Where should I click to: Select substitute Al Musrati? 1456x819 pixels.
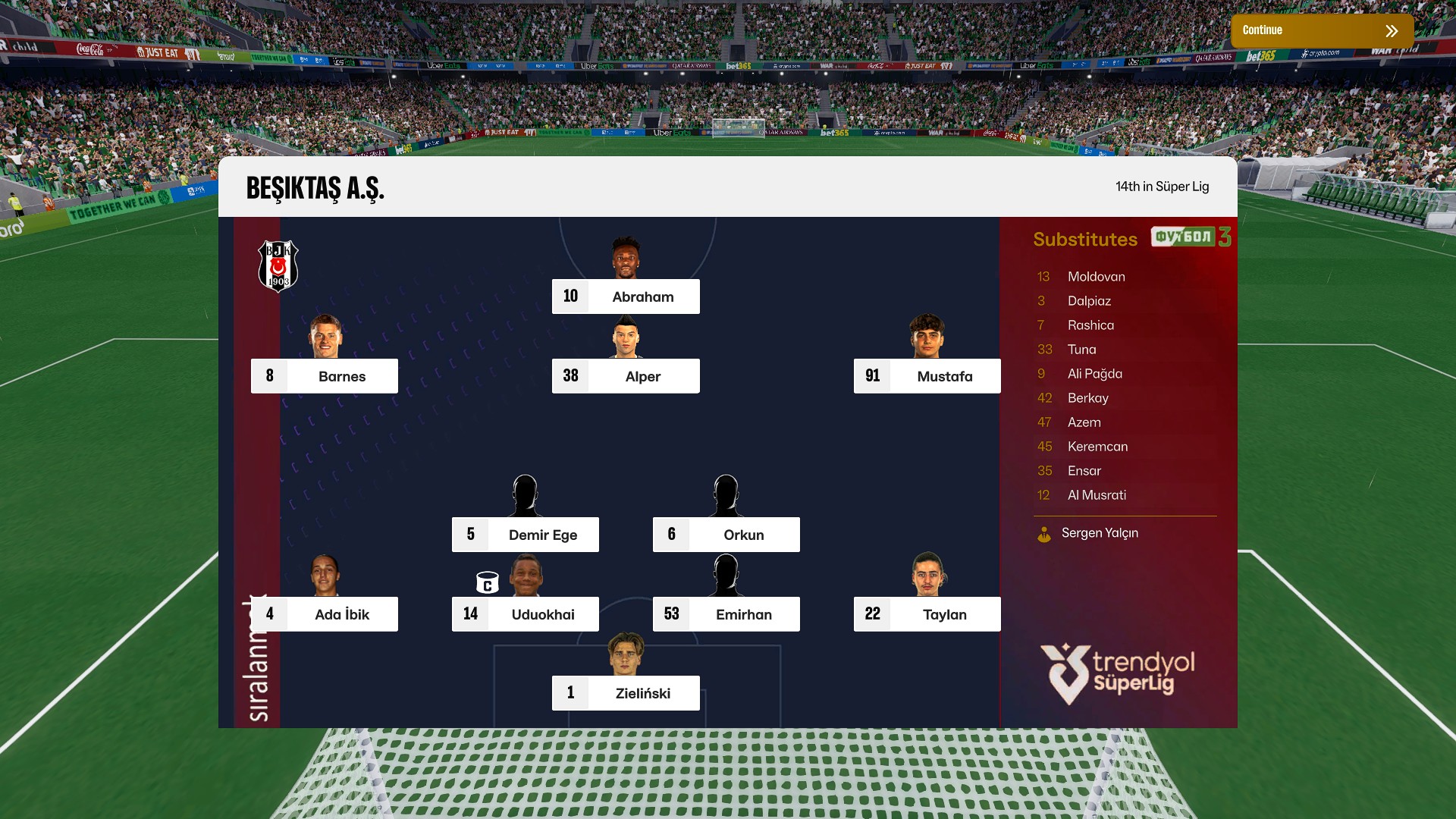click(1097, 495)
